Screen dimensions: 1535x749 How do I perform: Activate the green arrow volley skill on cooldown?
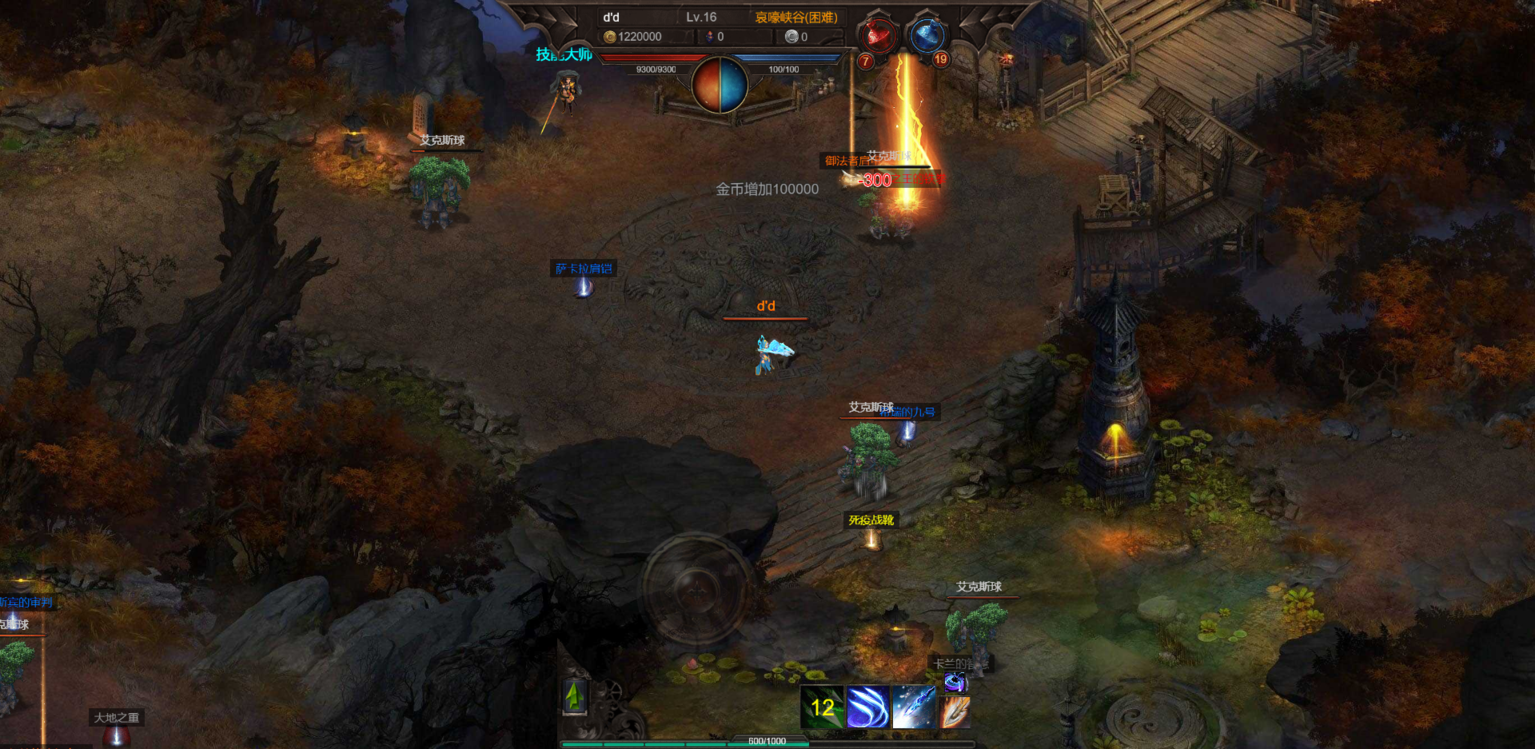coord(822,708)
